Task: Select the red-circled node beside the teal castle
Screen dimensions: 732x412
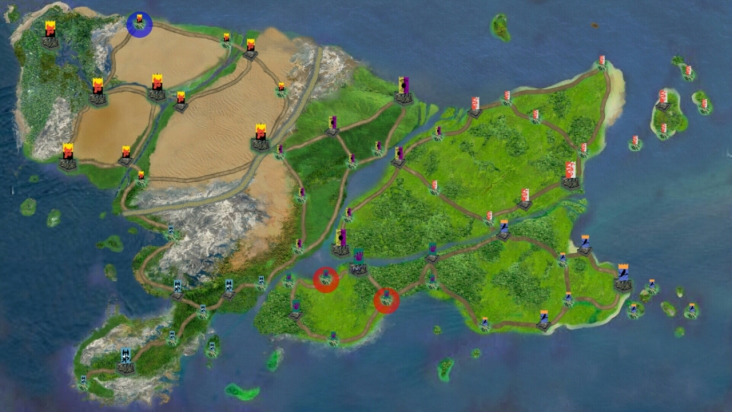Action: (326, 280)
